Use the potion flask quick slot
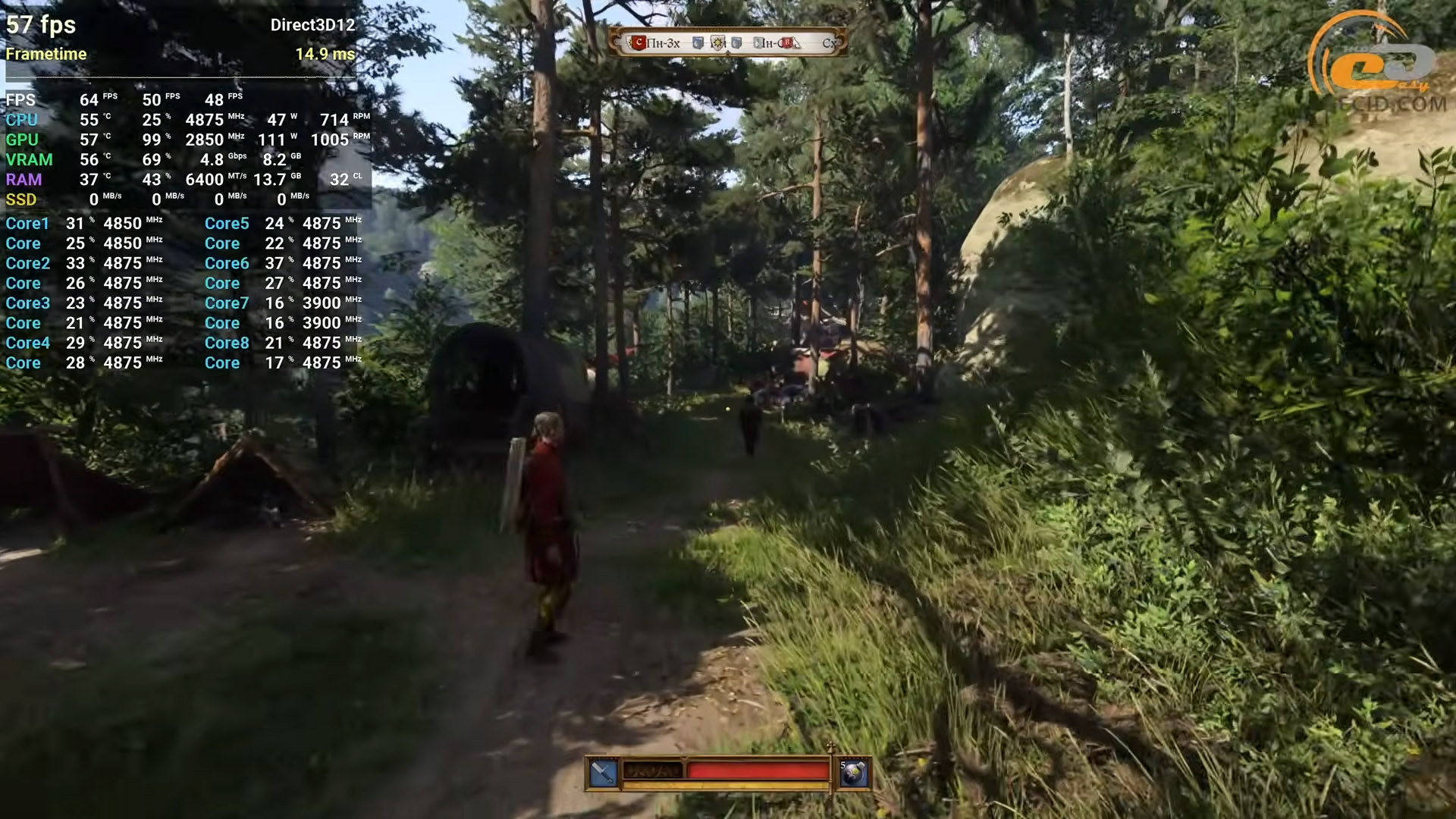1456x819 pixels. pos(854,773)
